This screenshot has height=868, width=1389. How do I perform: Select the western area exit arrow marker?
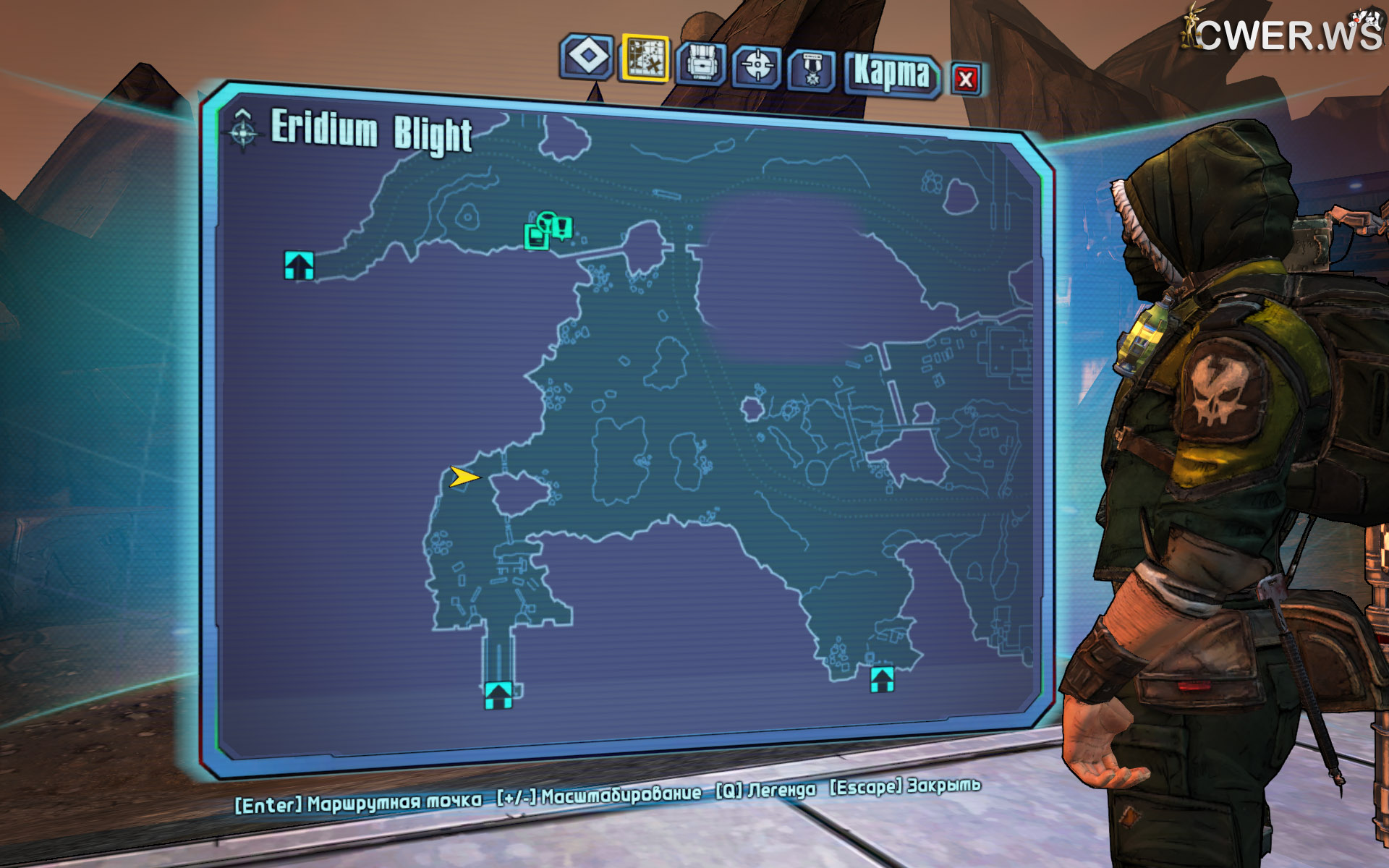point(299,265)
